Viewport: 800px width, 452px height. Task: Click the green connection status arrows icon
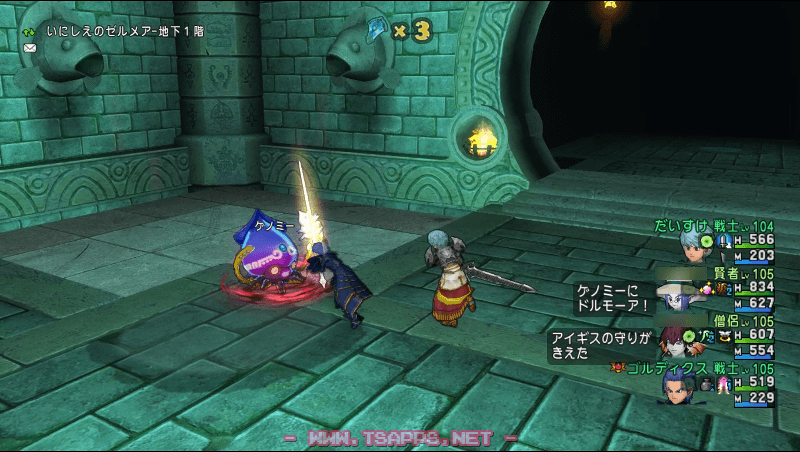pos(29,31)
